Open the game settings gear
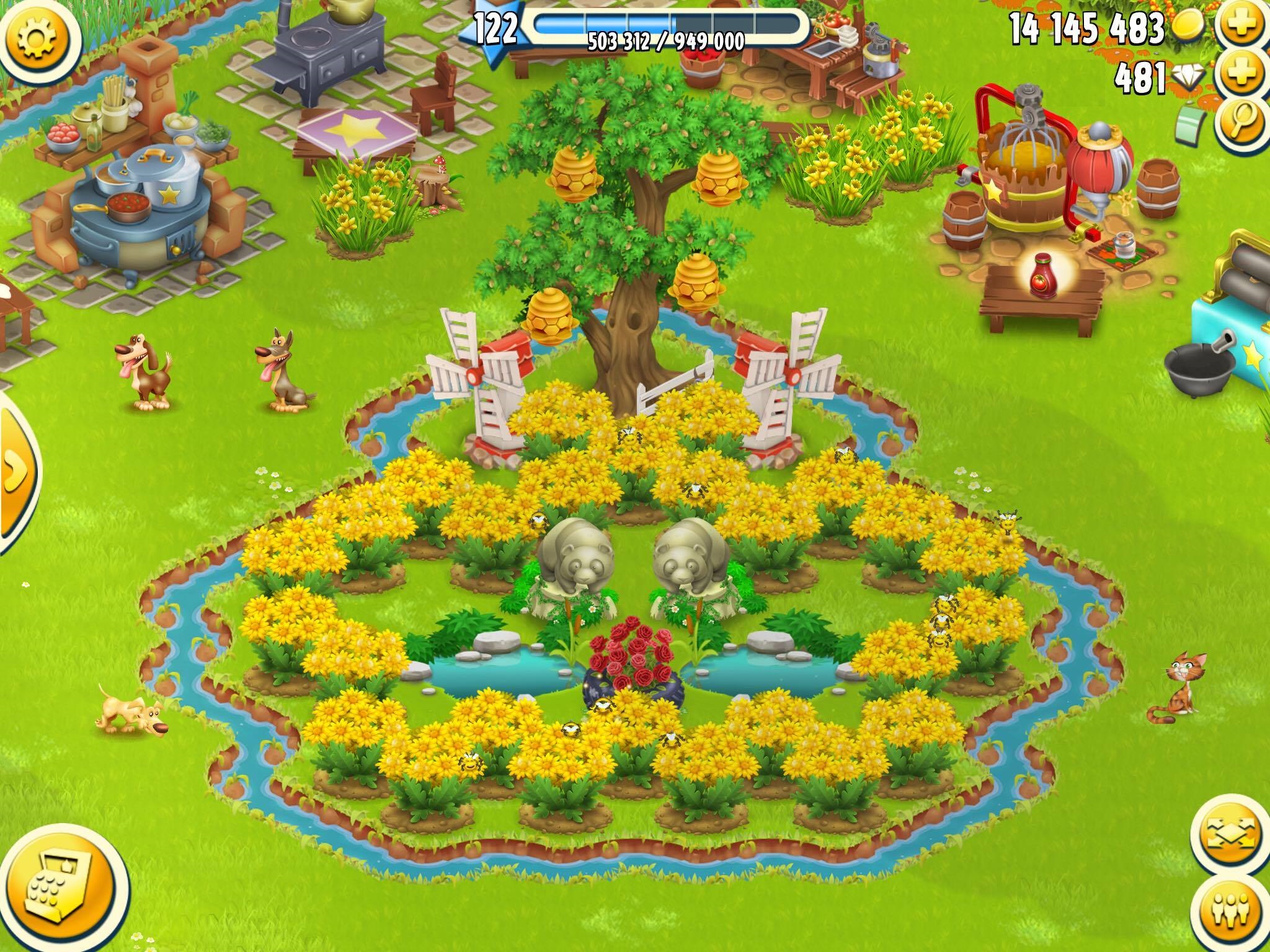Image resolution: width=1270 pixels, height=952 pixels. pyautogui.click(x=37, y=37)
